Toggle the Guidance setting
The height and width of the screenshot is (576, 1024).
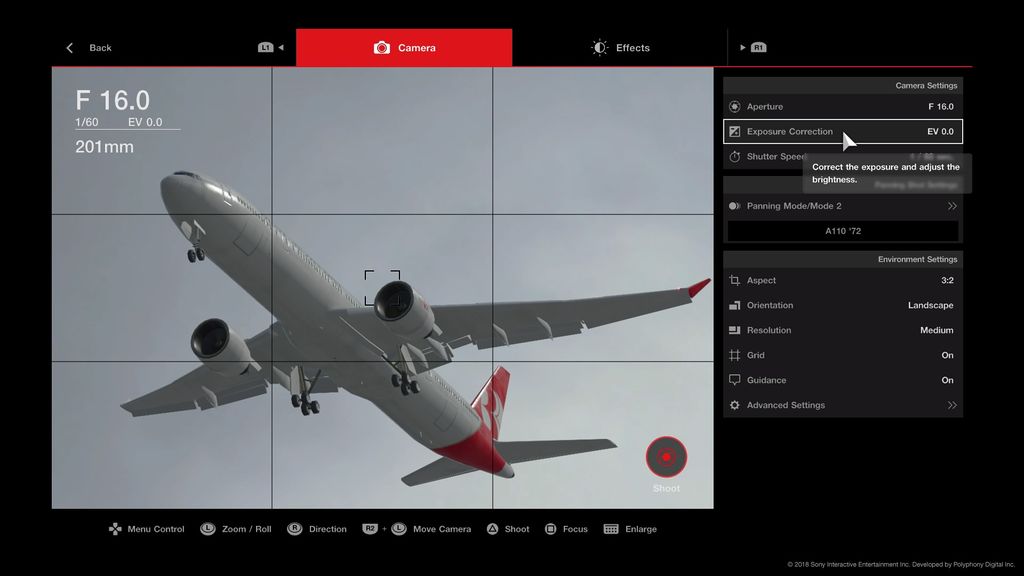pos(842,381)
